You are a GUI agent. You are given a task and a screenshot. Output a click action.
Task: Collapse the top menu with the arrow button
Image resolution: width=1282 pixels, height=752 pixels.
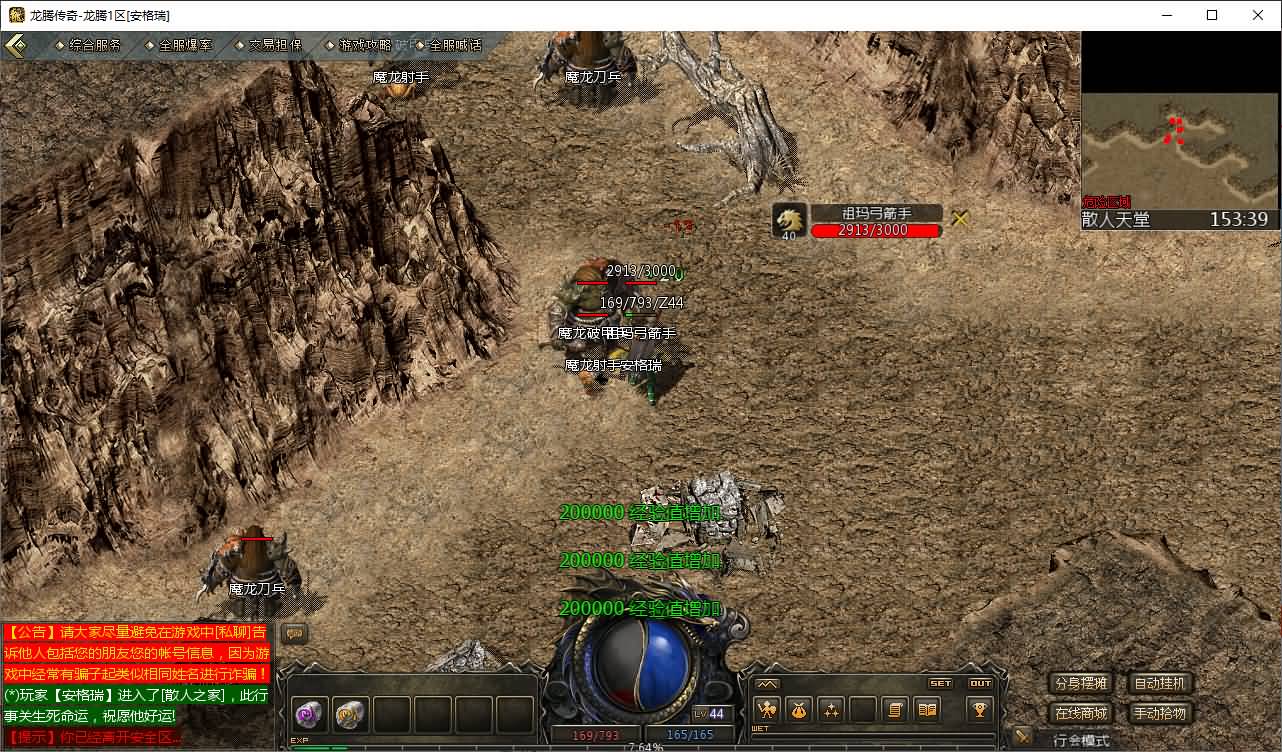pyautogui.click(x=16, y=45)
